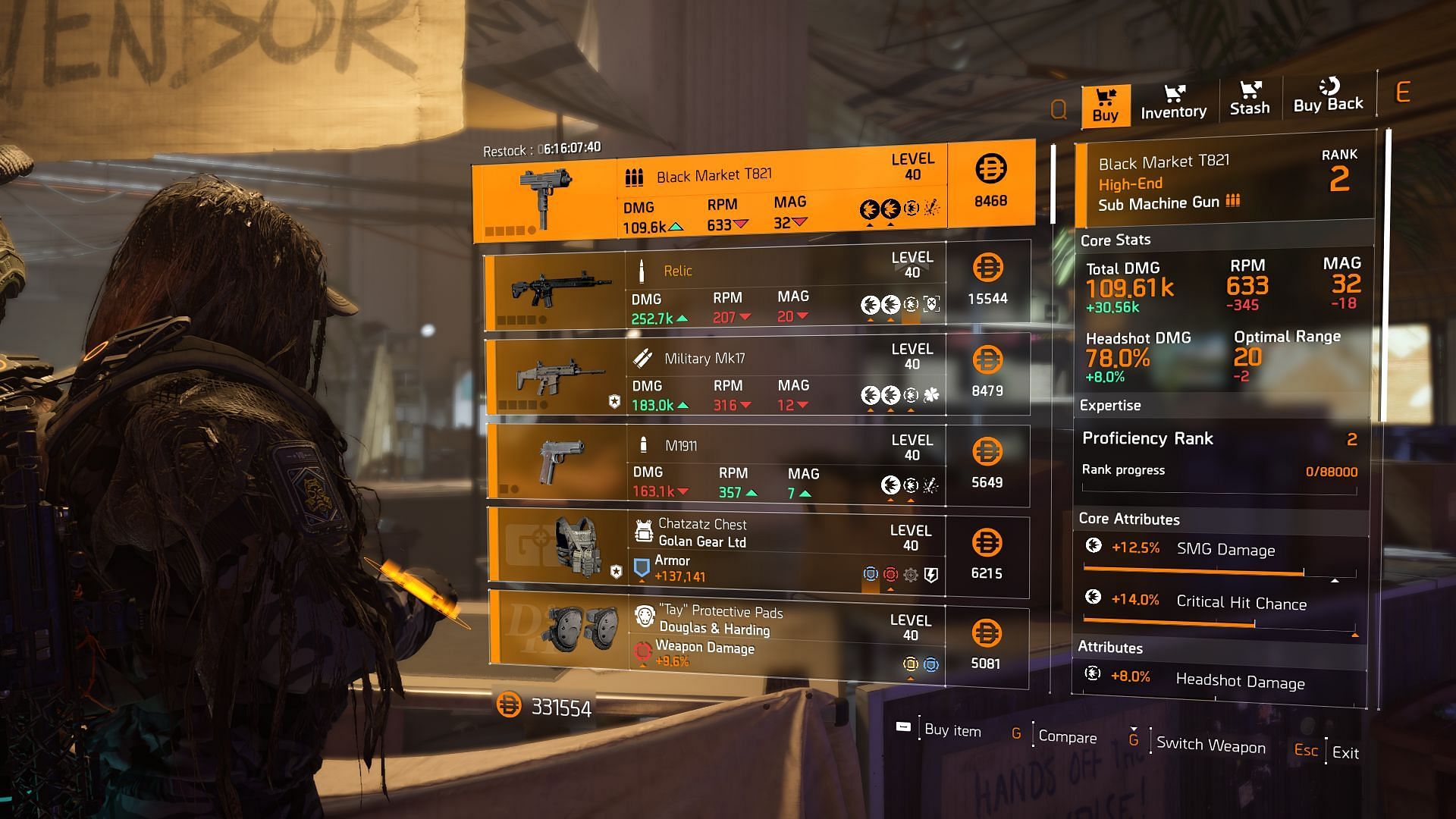Select the M1911 pistol listing
Viewport: 1456px width, 819px height.
click(x=757, y=466)
